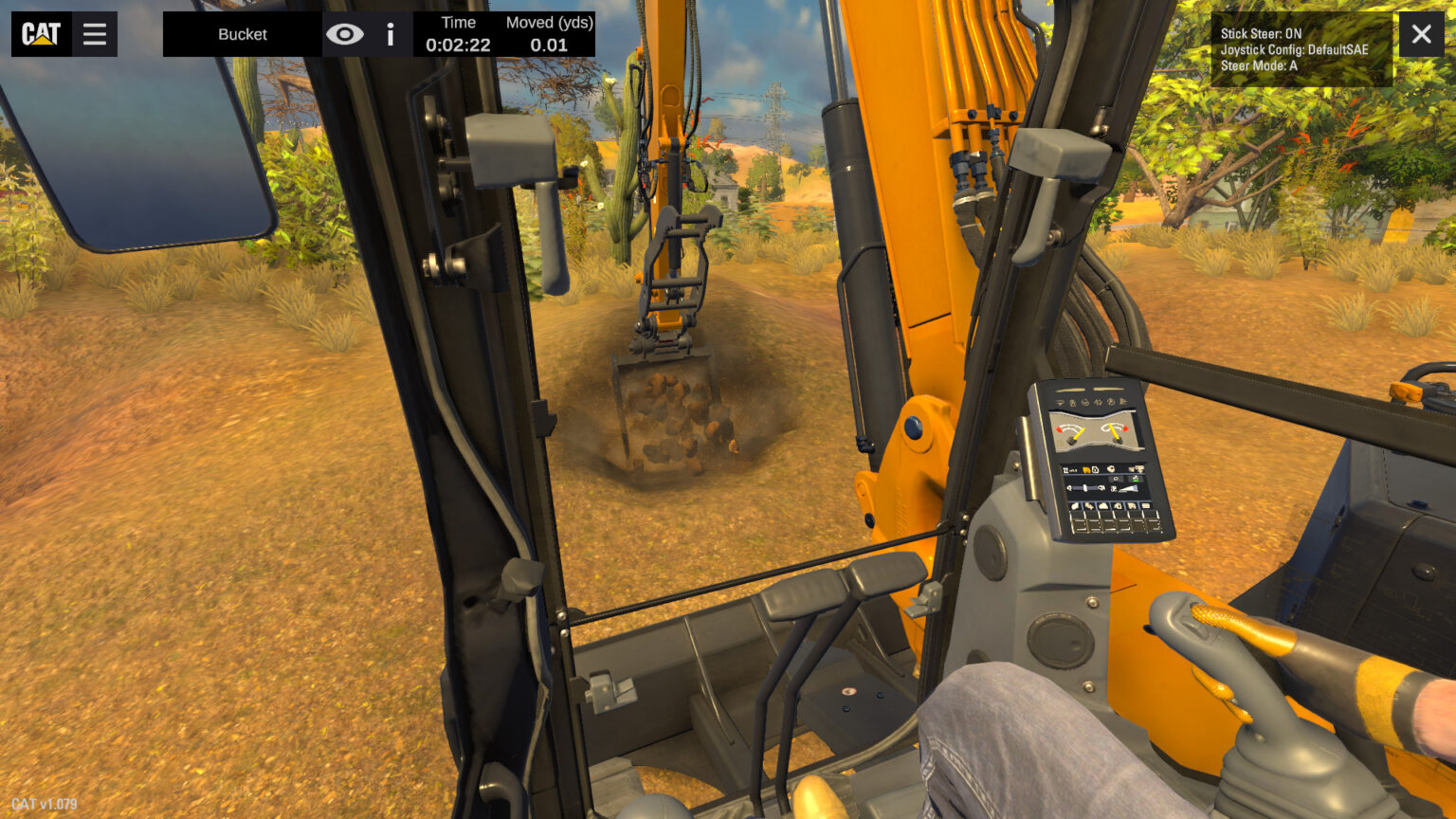Image resolution: width=1456 pixels, height=819 pixels.
Task: Adjust the turtle-rabbit travel speed slider
Action: [x=1083, y=488]
